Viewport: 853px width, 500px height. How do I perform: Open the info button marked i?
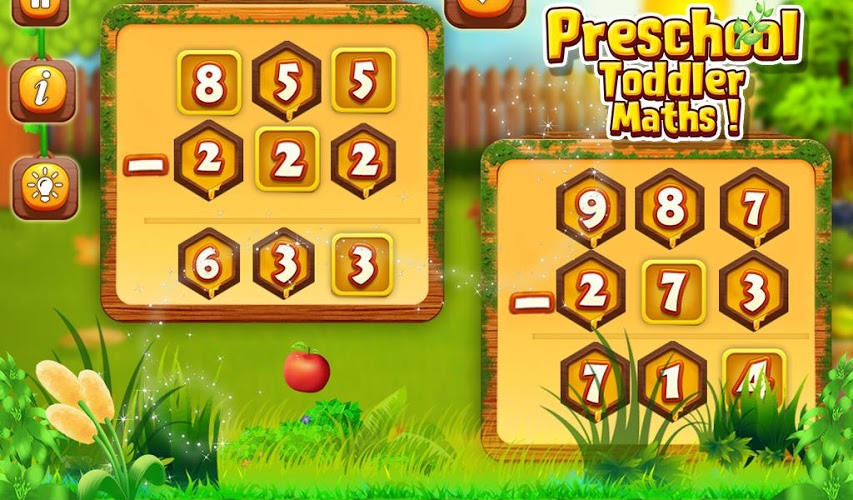pyautogui.click(x=42, y=91)
